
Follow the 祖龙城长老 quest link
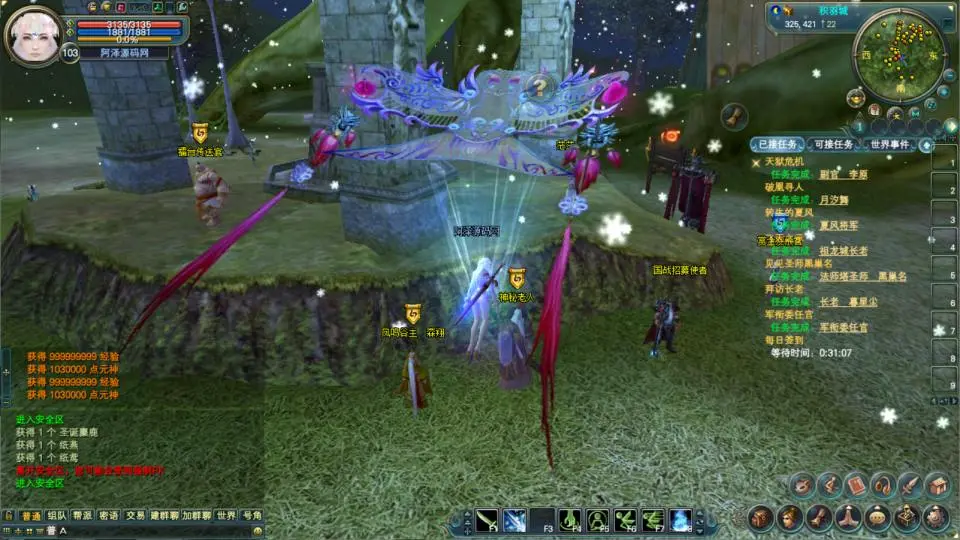843,251
